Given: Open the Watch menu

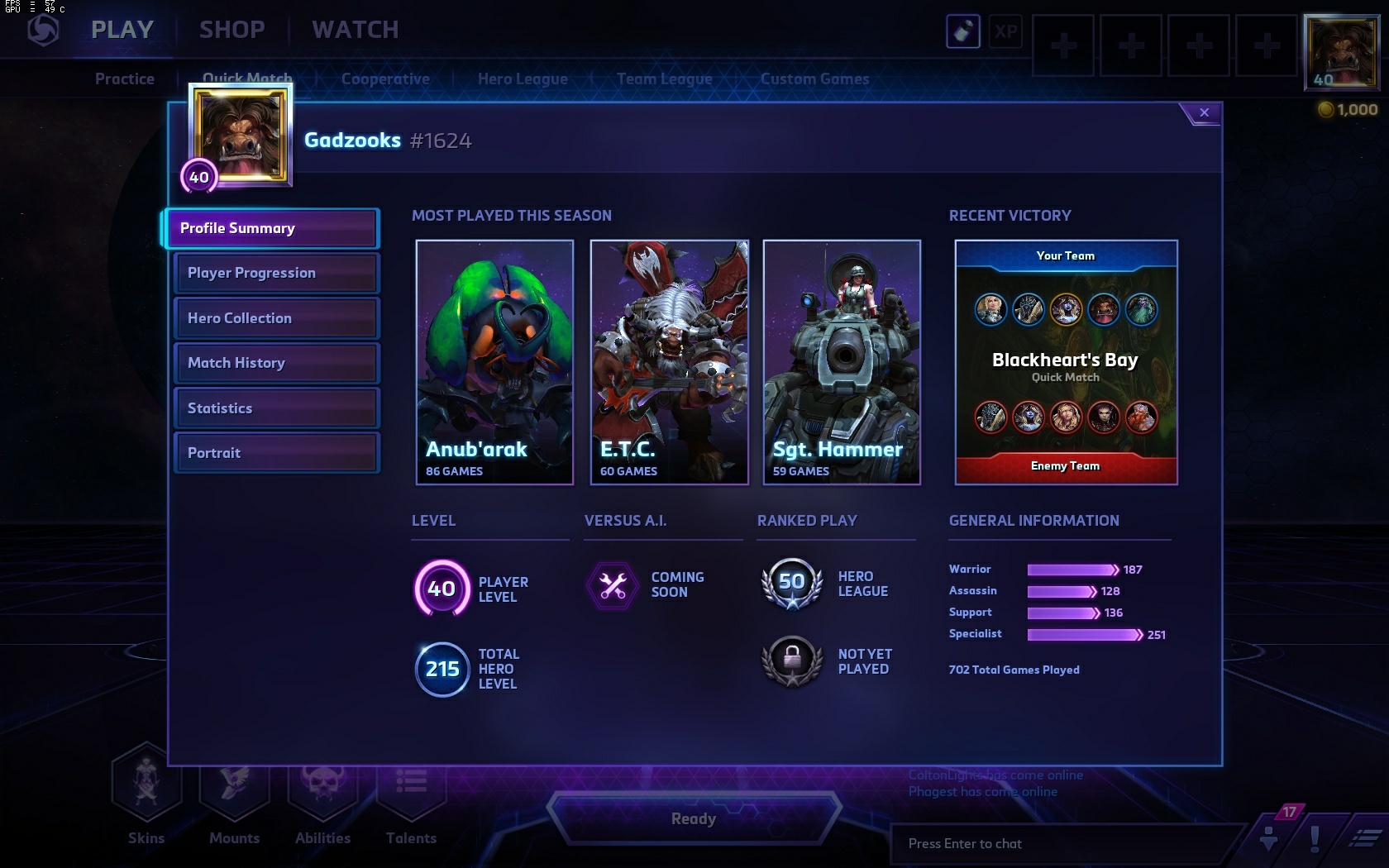Looking at the screenshot, I should click(356, 30).
